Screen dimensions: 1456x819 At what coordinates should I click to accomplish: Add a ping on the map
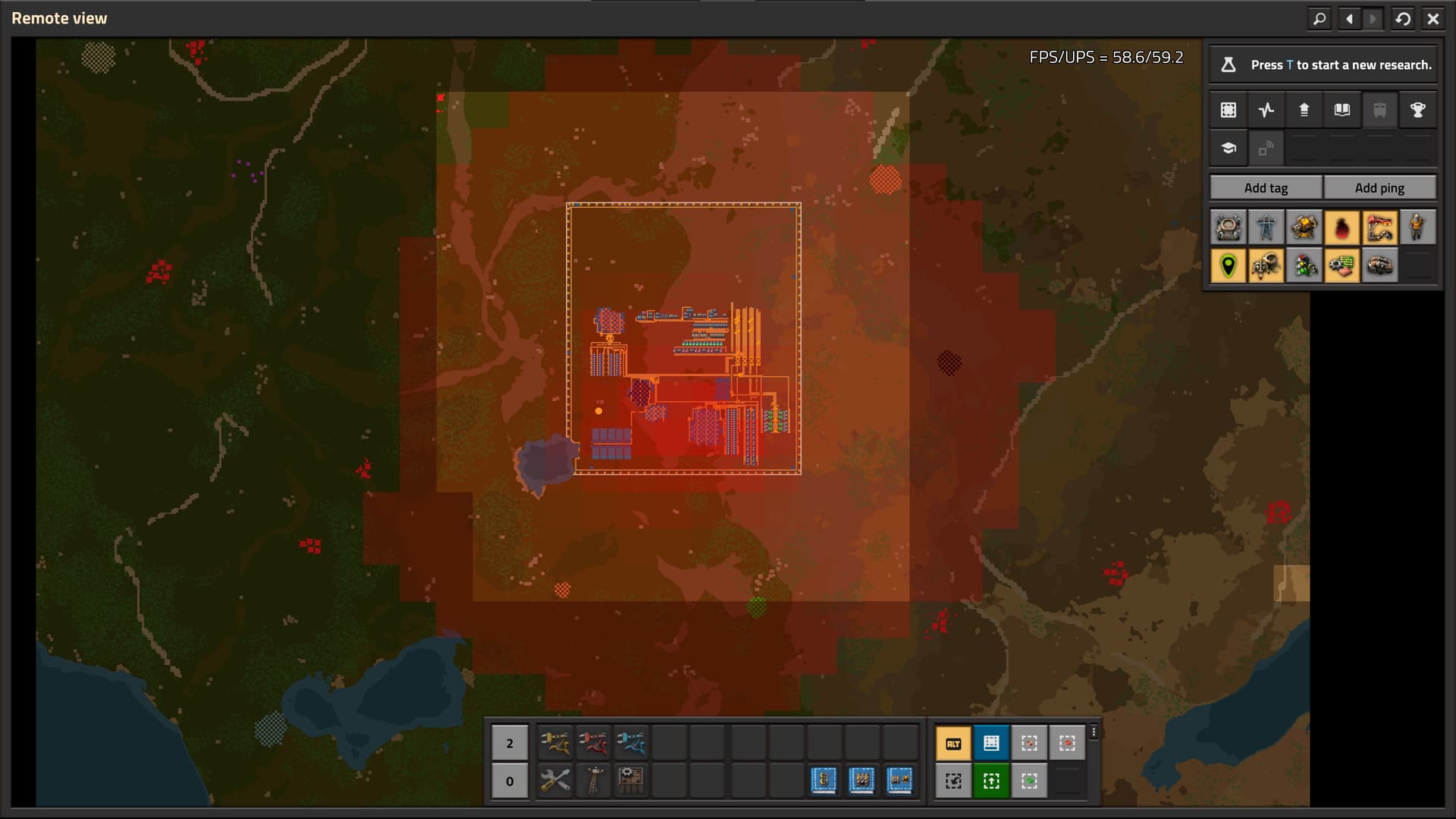1379,188
